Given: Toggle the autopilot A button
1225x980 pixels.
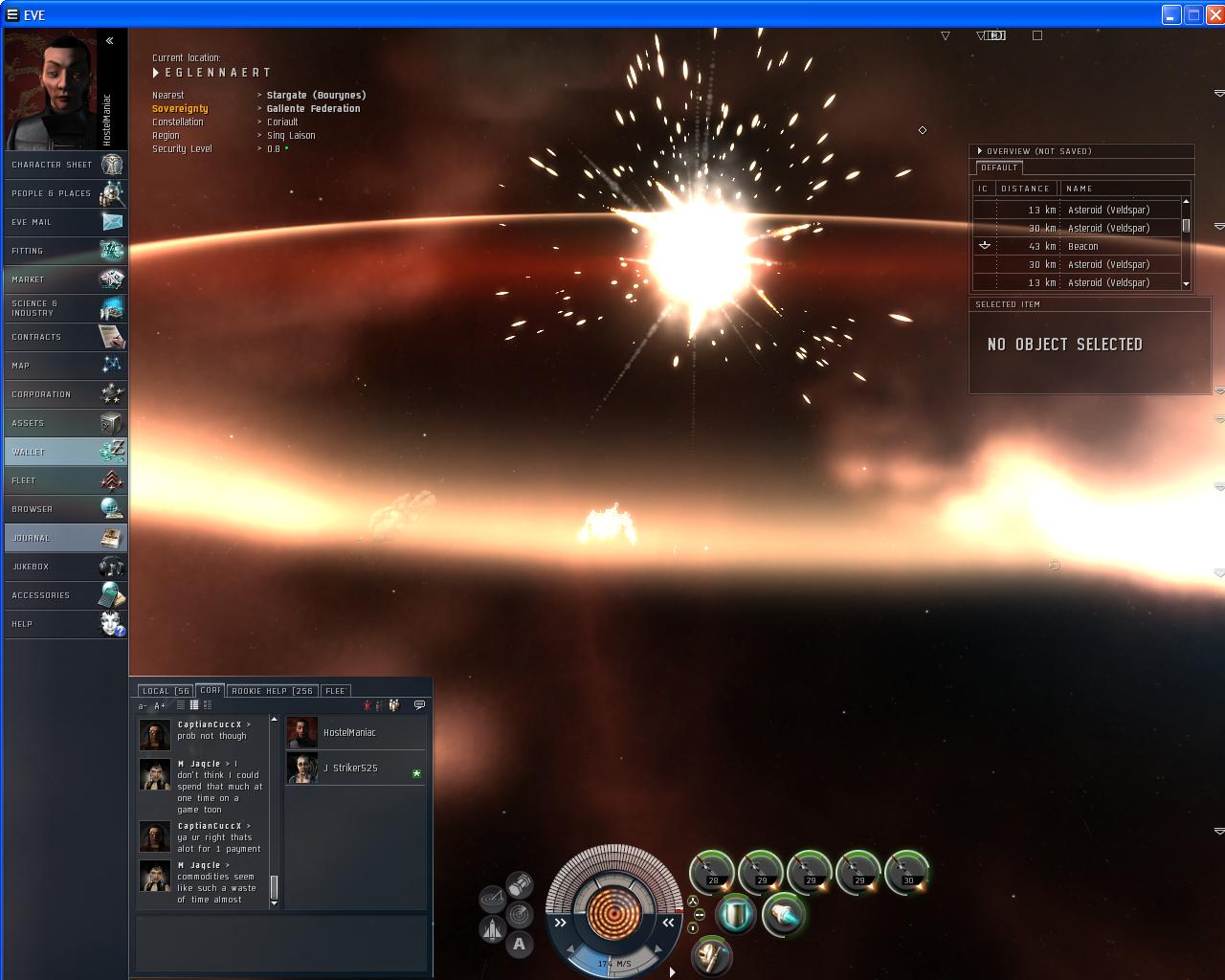Looking at the screenshot, I should tap(520, 944).
